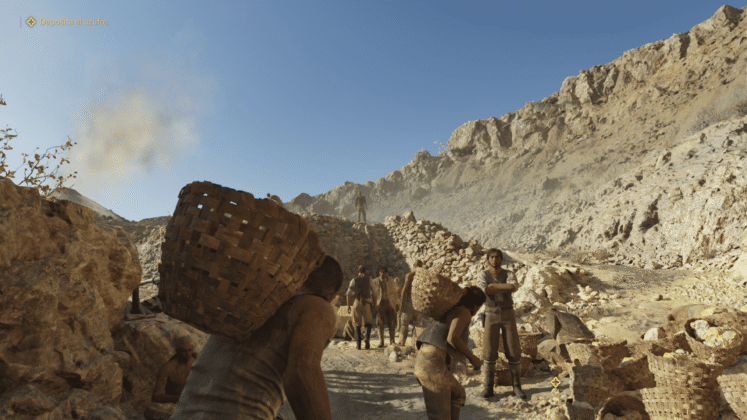Select the yellow diamond objective waypoint marker
This screenshot has width=747, height=420.
point(555,382)
